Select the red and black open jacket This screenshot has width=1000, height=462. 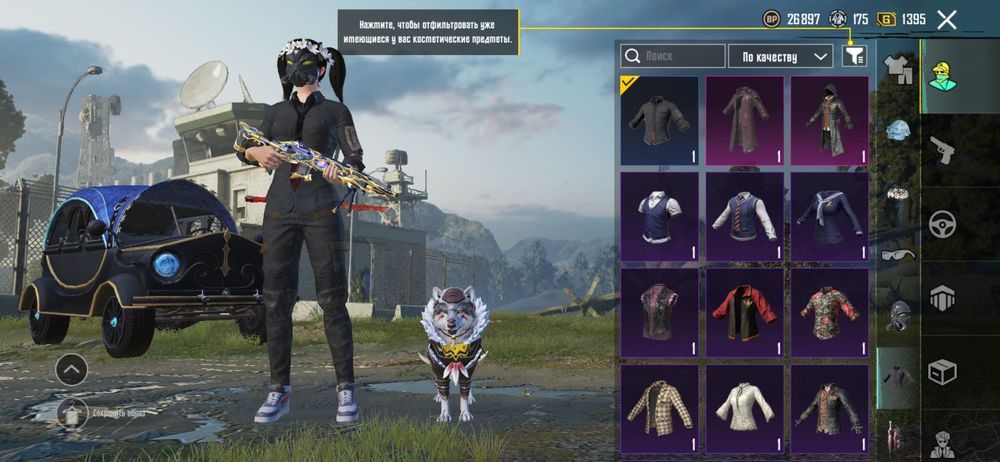744,311
